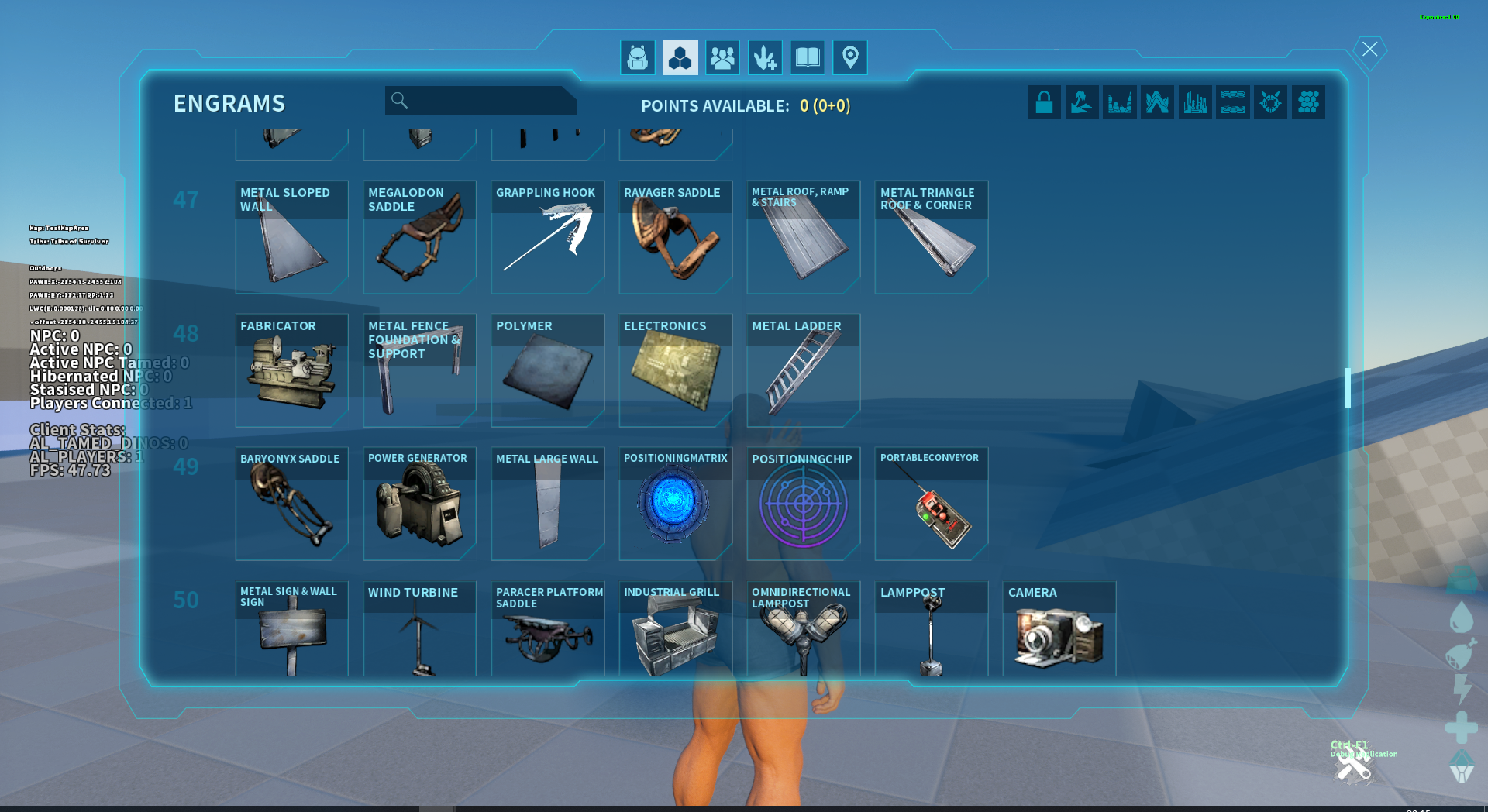
Task: Open the backpack inventory tab
Action: (x=638, y=58)
